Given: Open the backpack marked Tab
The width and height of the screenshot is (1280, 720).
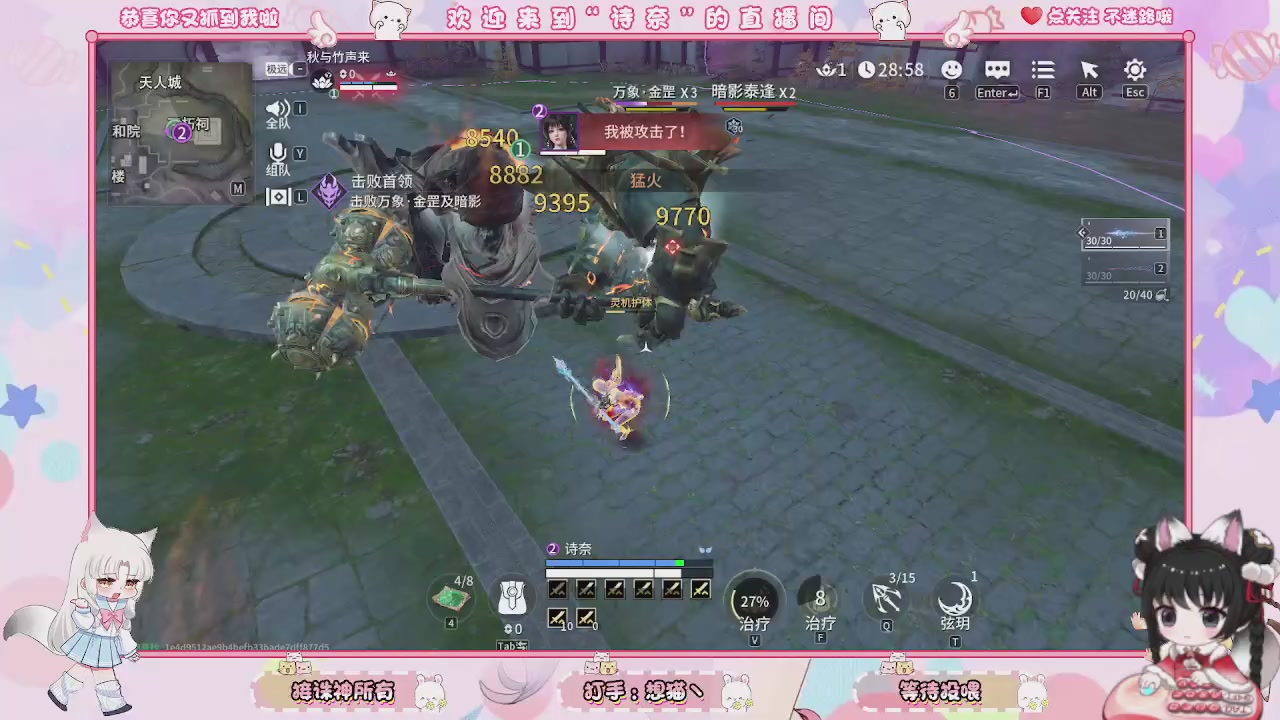Looking at the screenshot, I should point(512,598).
